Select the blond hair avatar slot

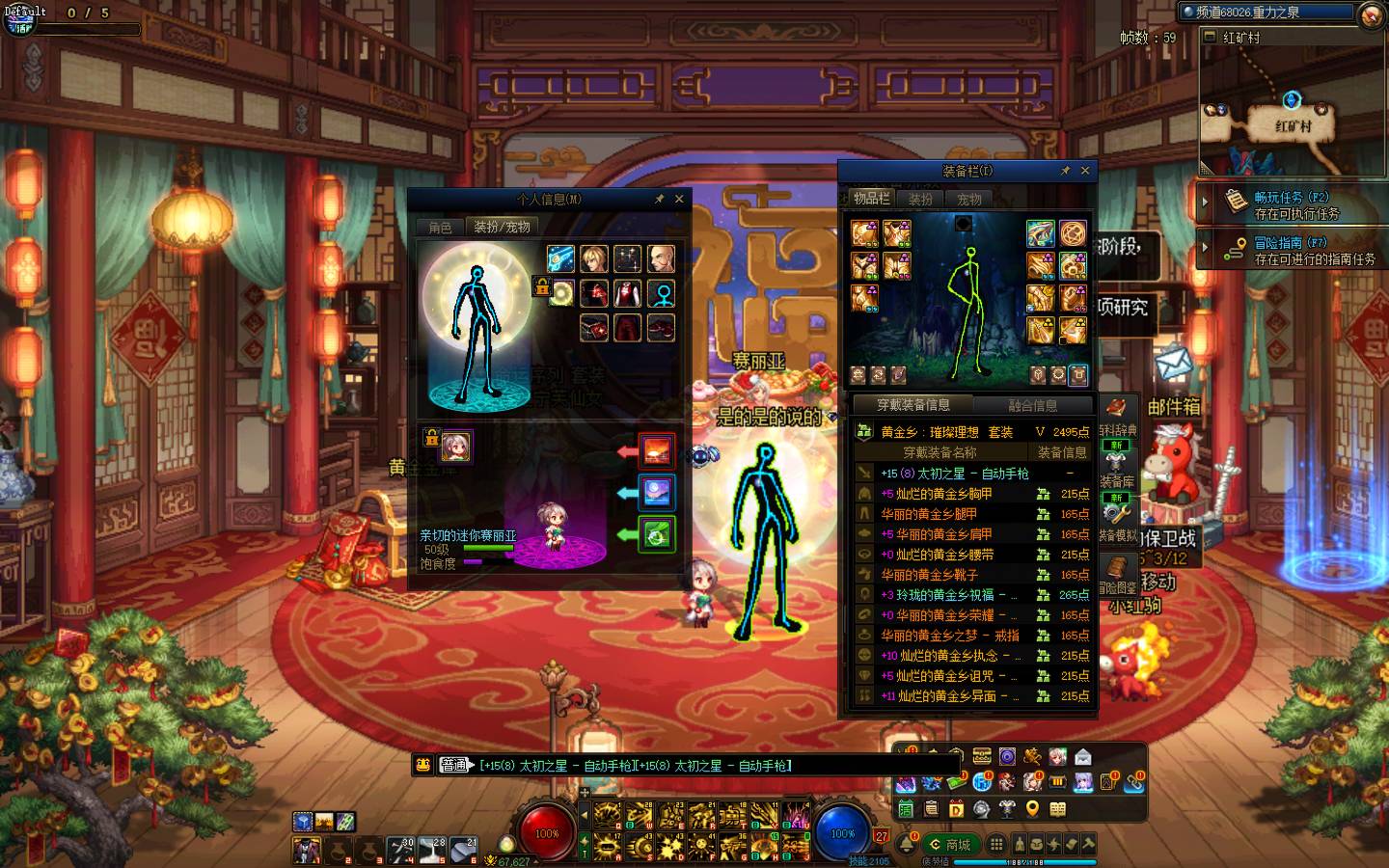(594, 258)
